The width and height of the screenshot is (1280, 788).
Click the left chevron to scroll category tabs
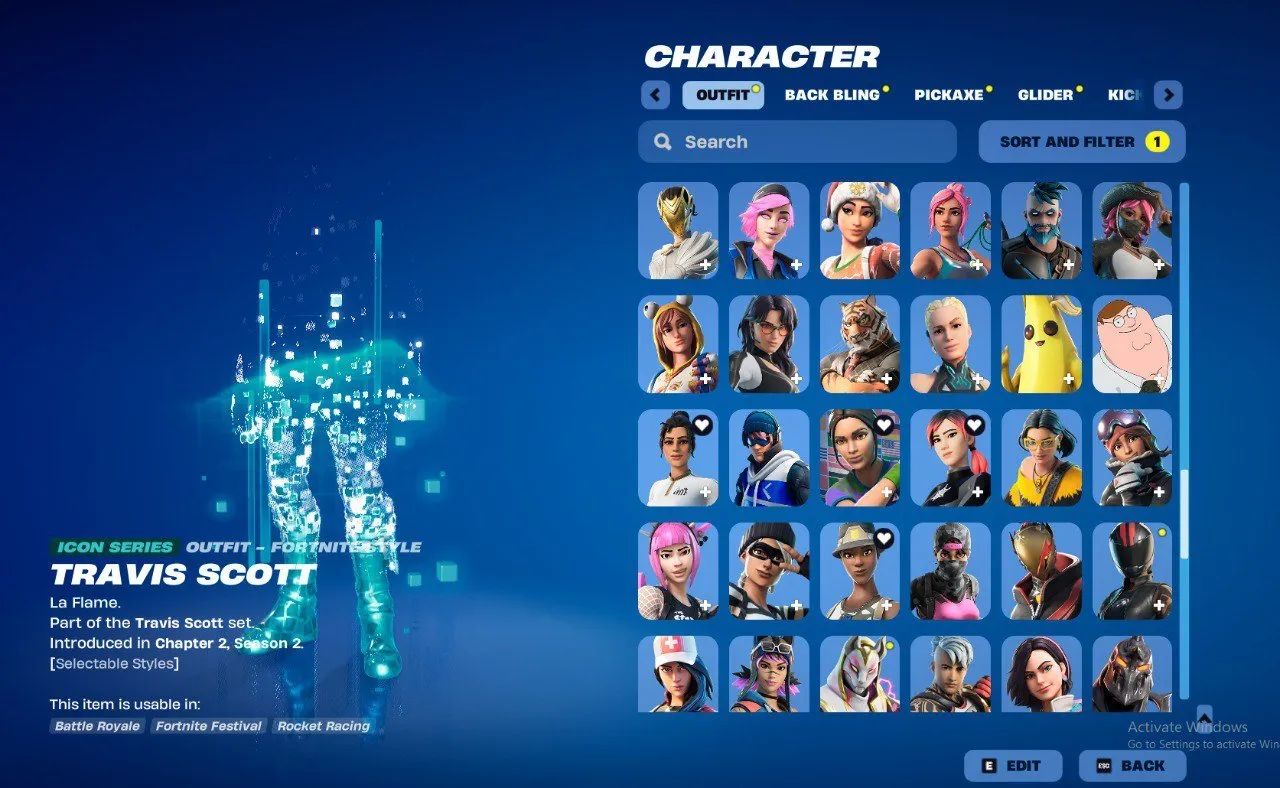[655, 94]
